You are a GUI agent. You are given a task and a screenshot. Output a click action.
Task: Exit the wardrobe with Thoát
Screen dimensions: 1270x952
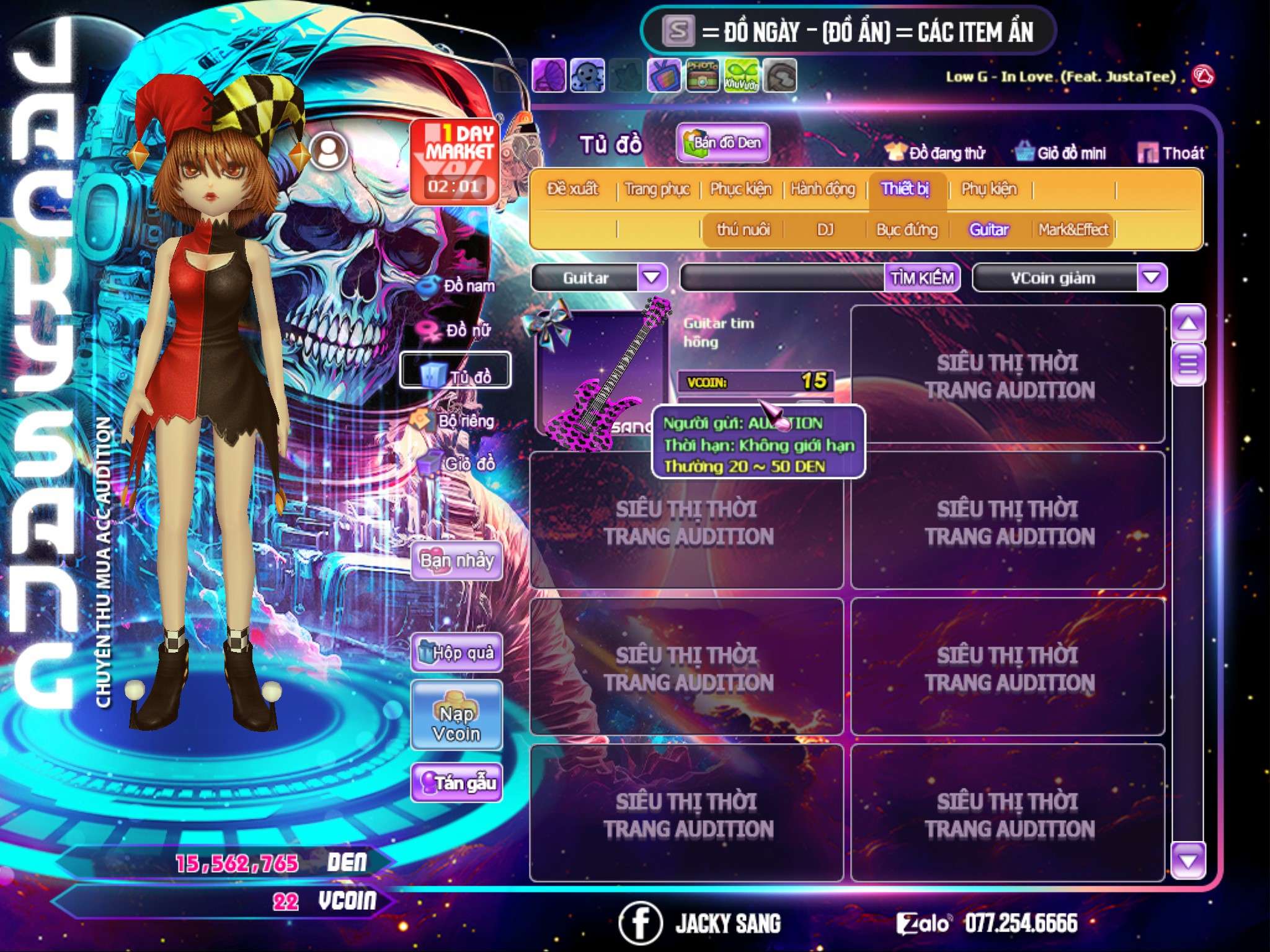(x=1171, y=153)
